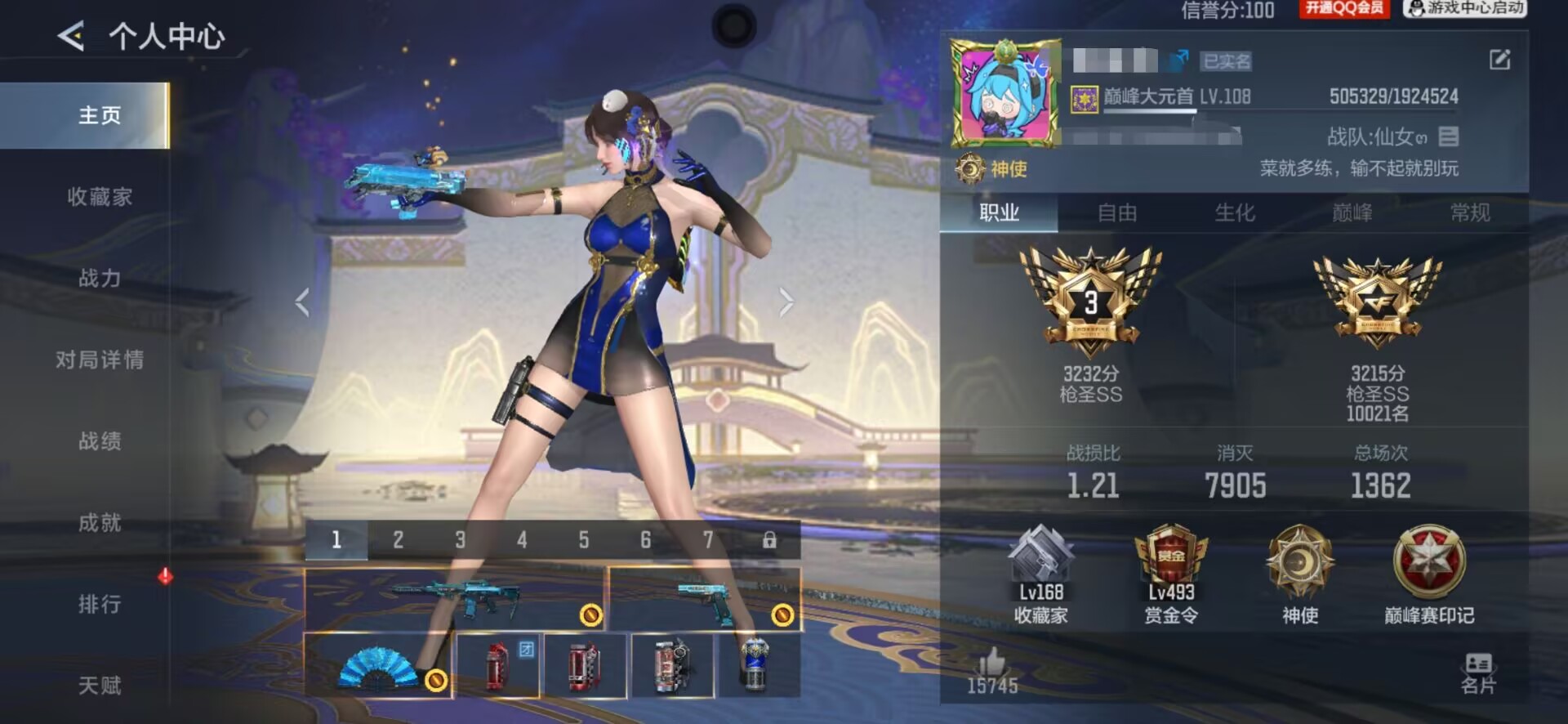This screenshot has height=724, width=1568.
Task: Select 战力 in the side menu
Action: point(100,279)
